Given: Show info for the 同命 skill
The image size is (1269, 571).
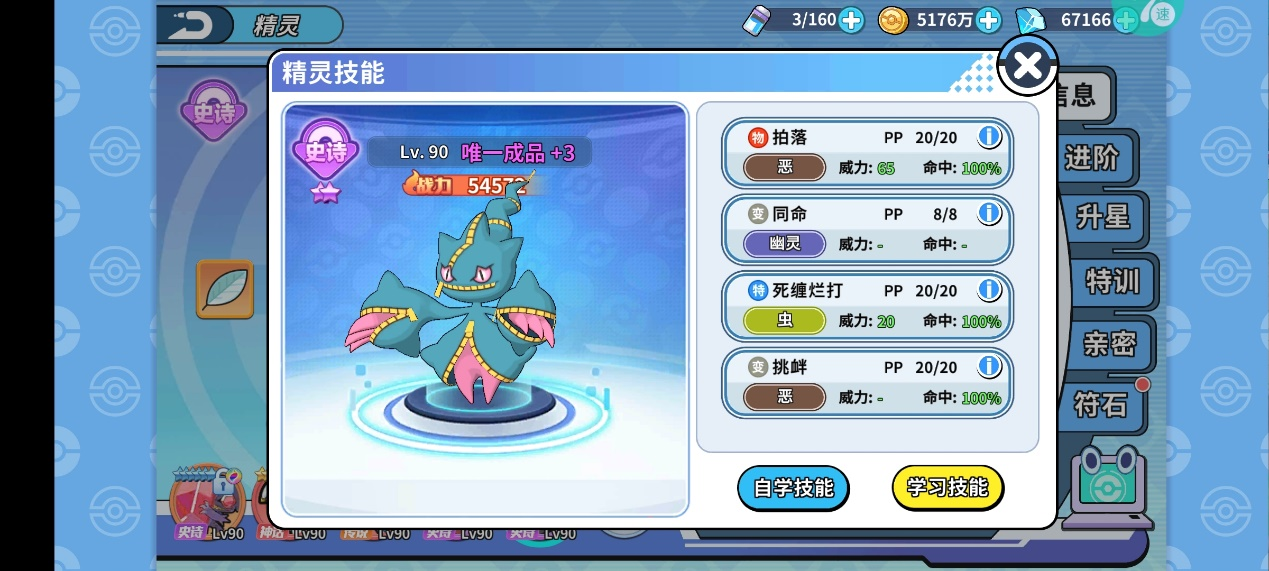Looking at the screenshot, I should 989,213.
